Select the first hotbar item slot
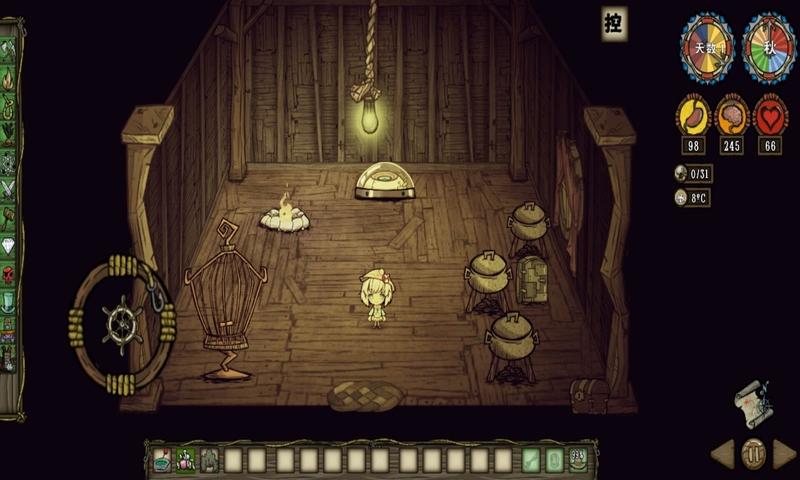Image resolution: width=800 pixels, height=480 pixels. (x=162, y=460)
